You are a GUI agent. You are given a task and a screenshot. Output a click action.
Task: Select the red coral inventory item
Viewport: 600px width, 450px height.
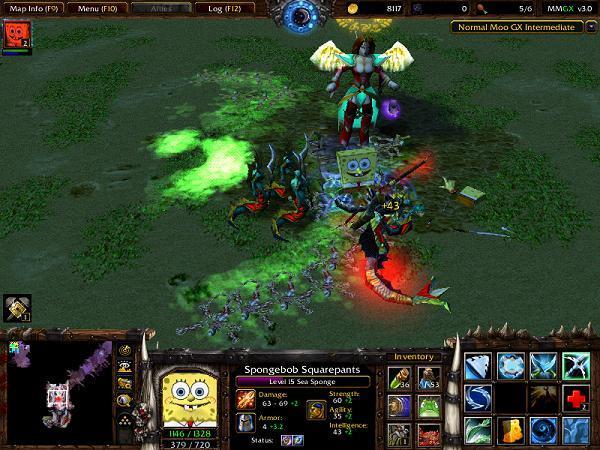[427, 434]
